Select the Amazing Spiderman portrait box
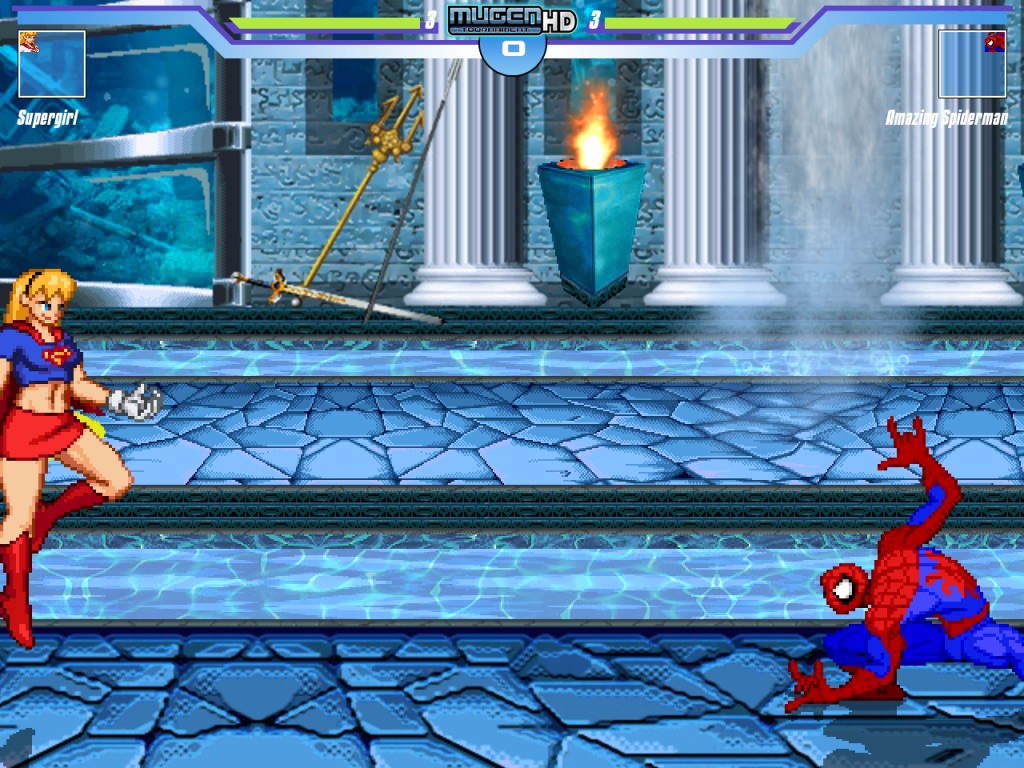Screen dimensions: 1024x768 tap(972, 64)
